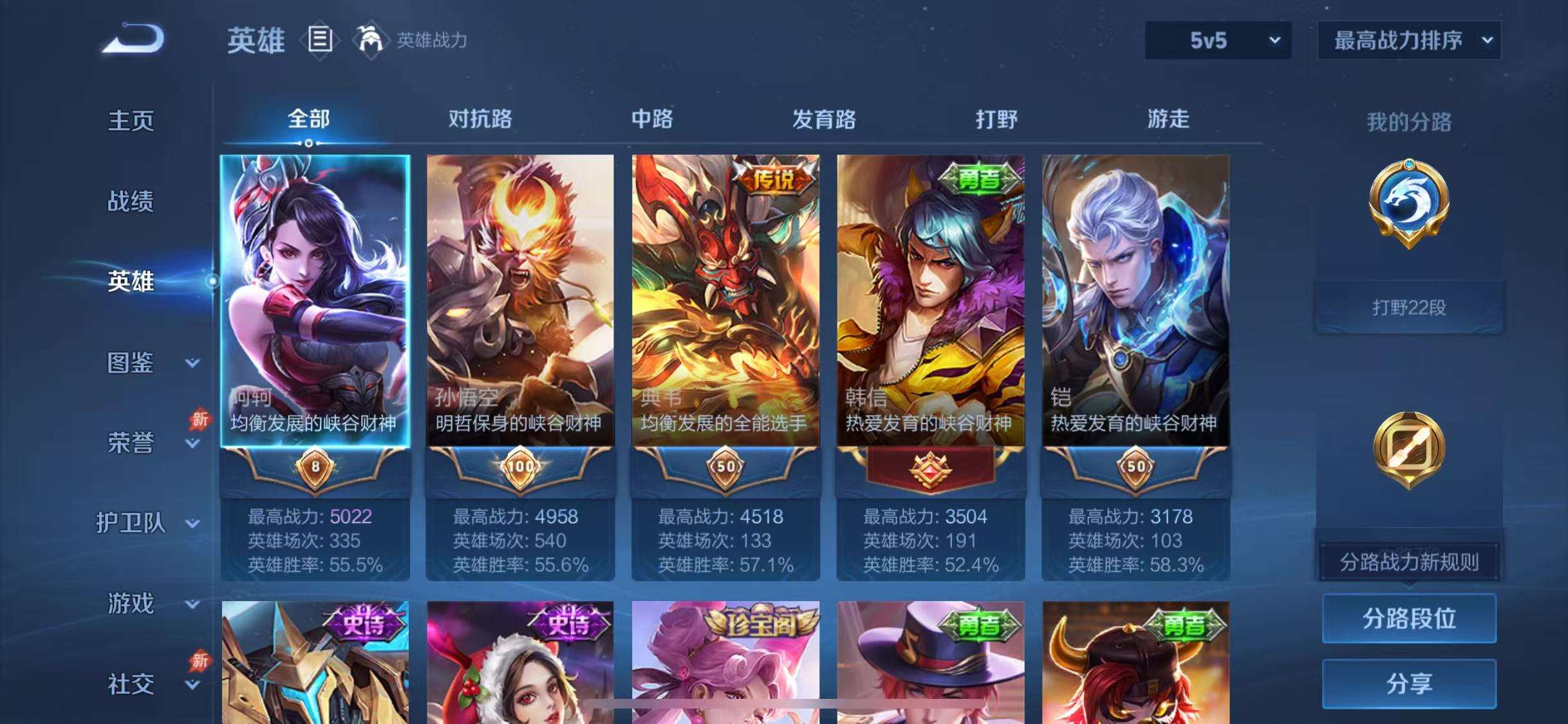Select 战绩 in the left sidebar

click(131, 201)
